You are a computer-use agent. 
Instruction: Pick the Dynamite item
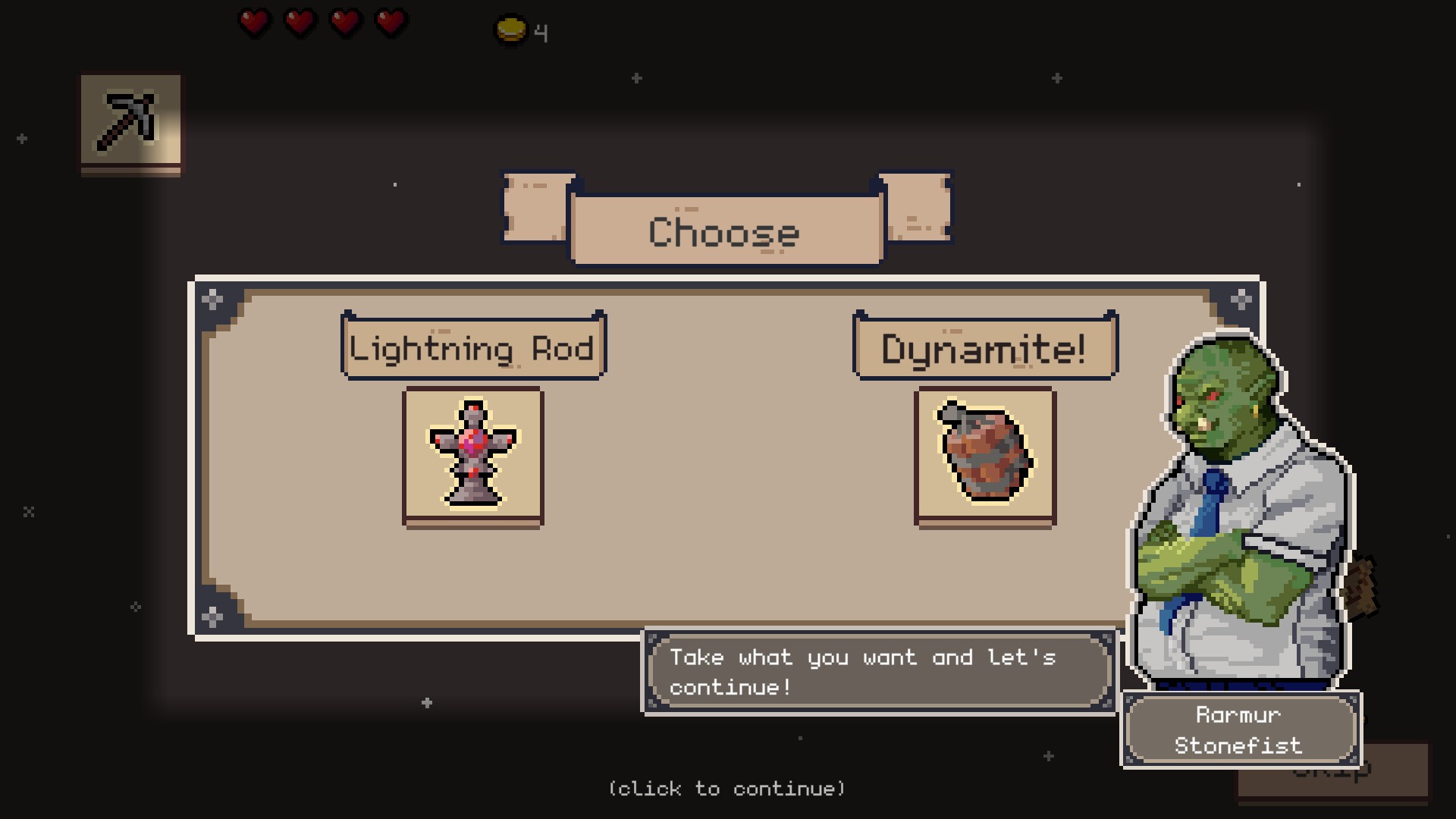click(985, 455)
